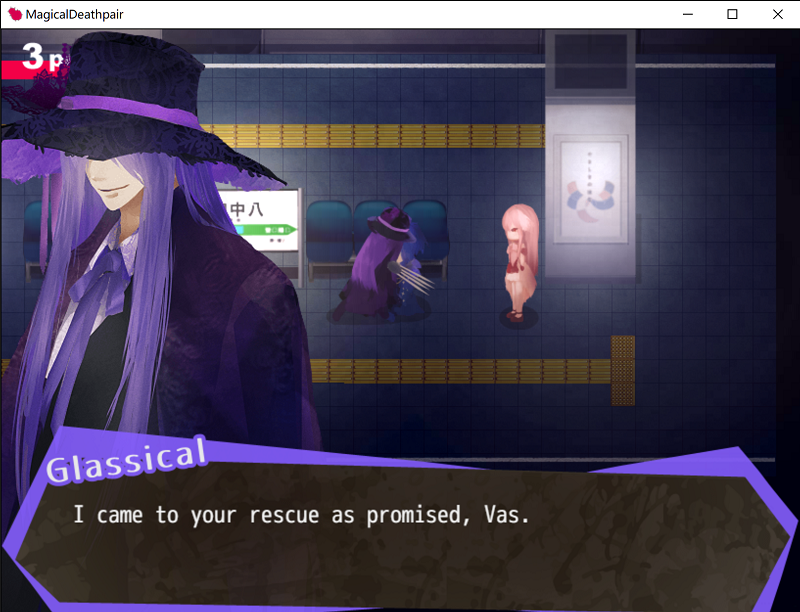Maximize the game window
800x612 pixels.
(732, 14)
